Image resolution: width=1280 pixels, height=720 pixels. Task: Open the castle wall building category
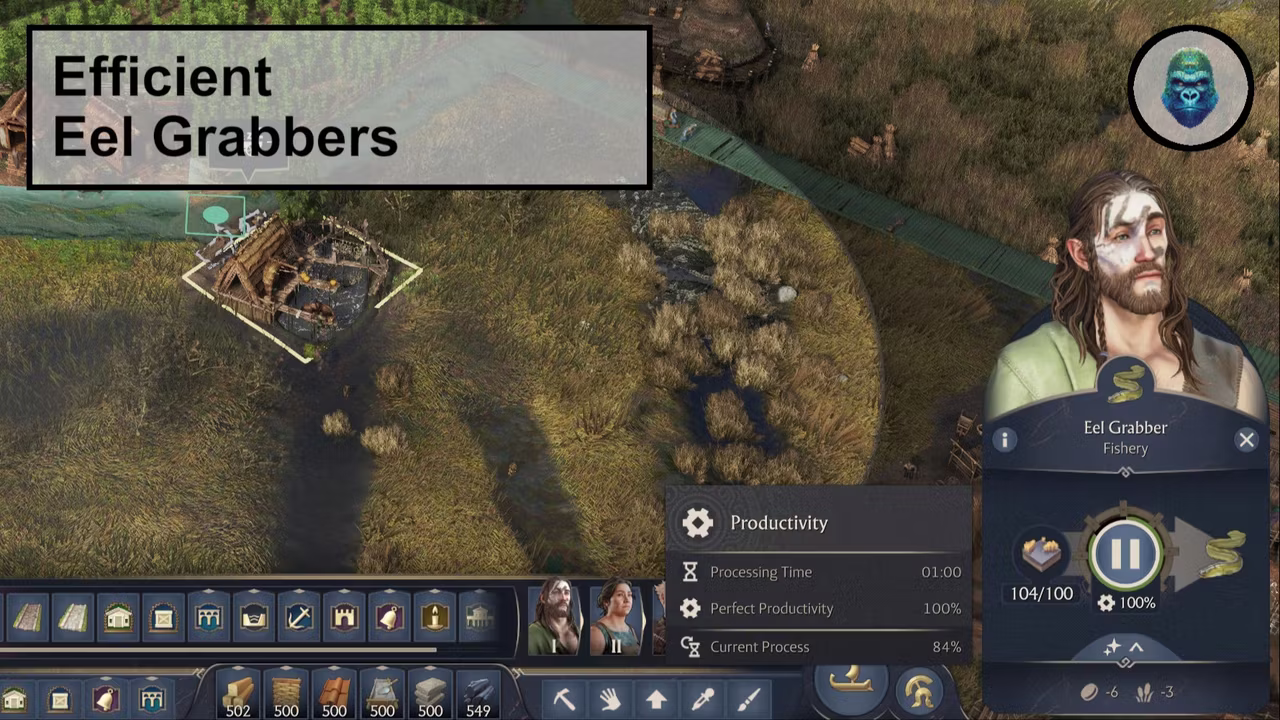(344, 617)
